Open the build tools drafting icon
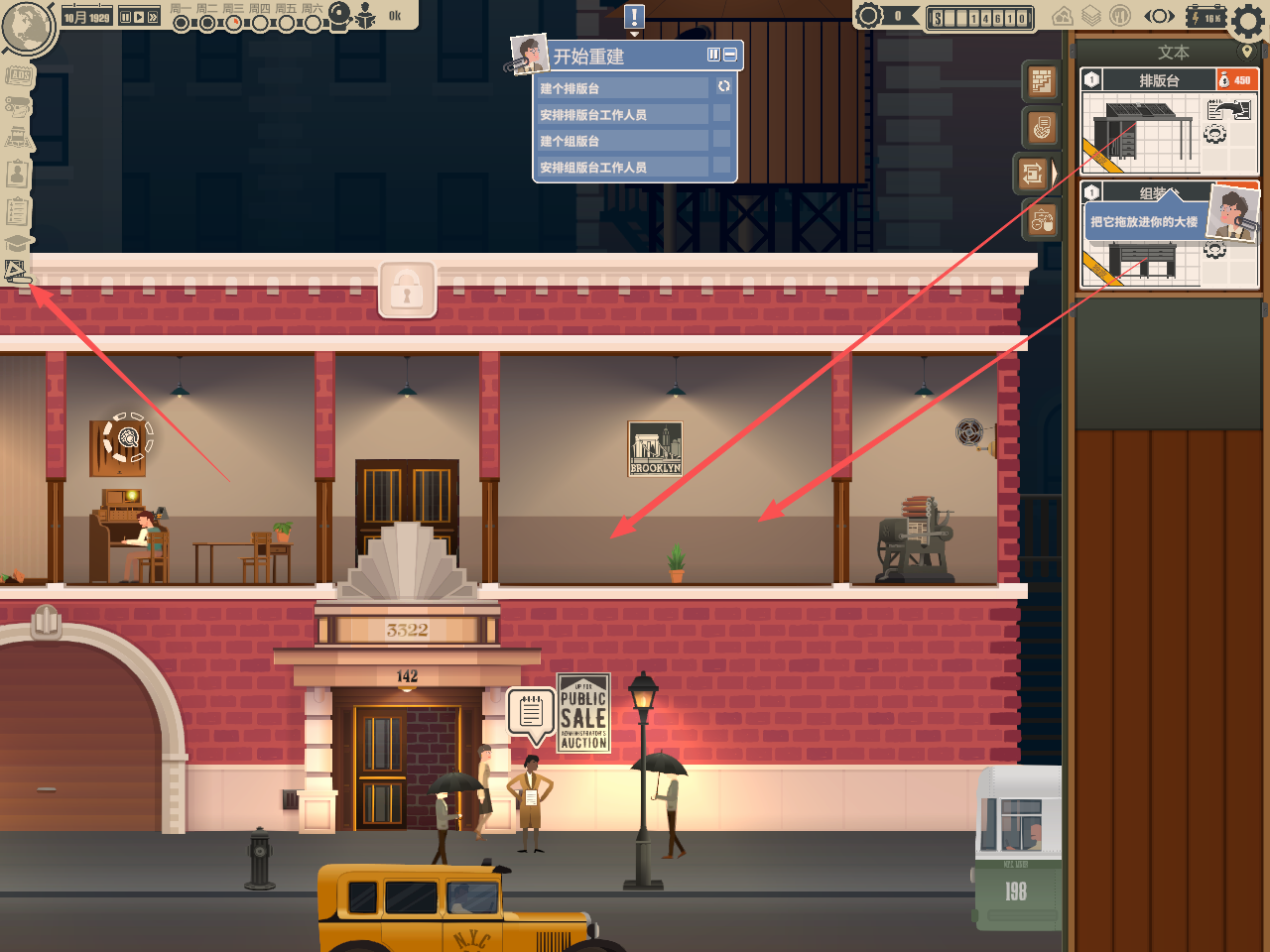Viewport: 1270px width, 952px height. 17,271
